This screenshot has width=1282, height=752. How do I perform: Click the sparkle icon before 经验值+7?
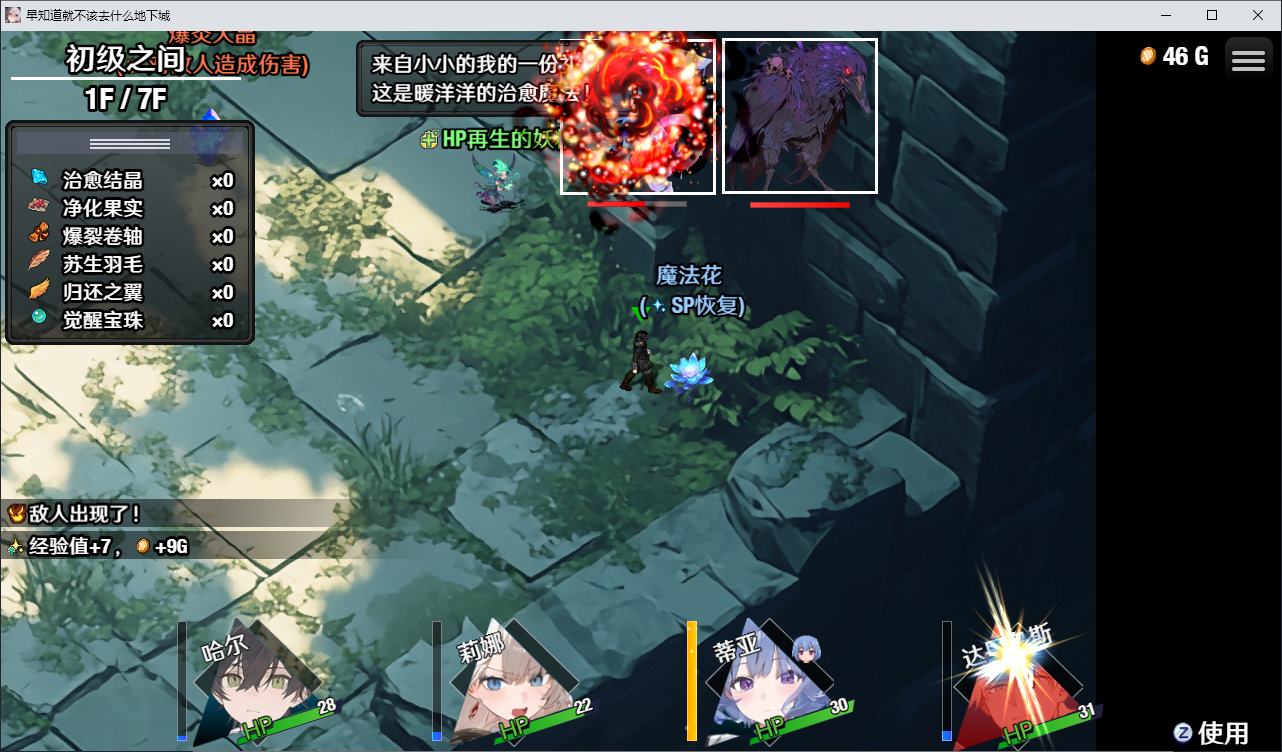pos(16,546)
